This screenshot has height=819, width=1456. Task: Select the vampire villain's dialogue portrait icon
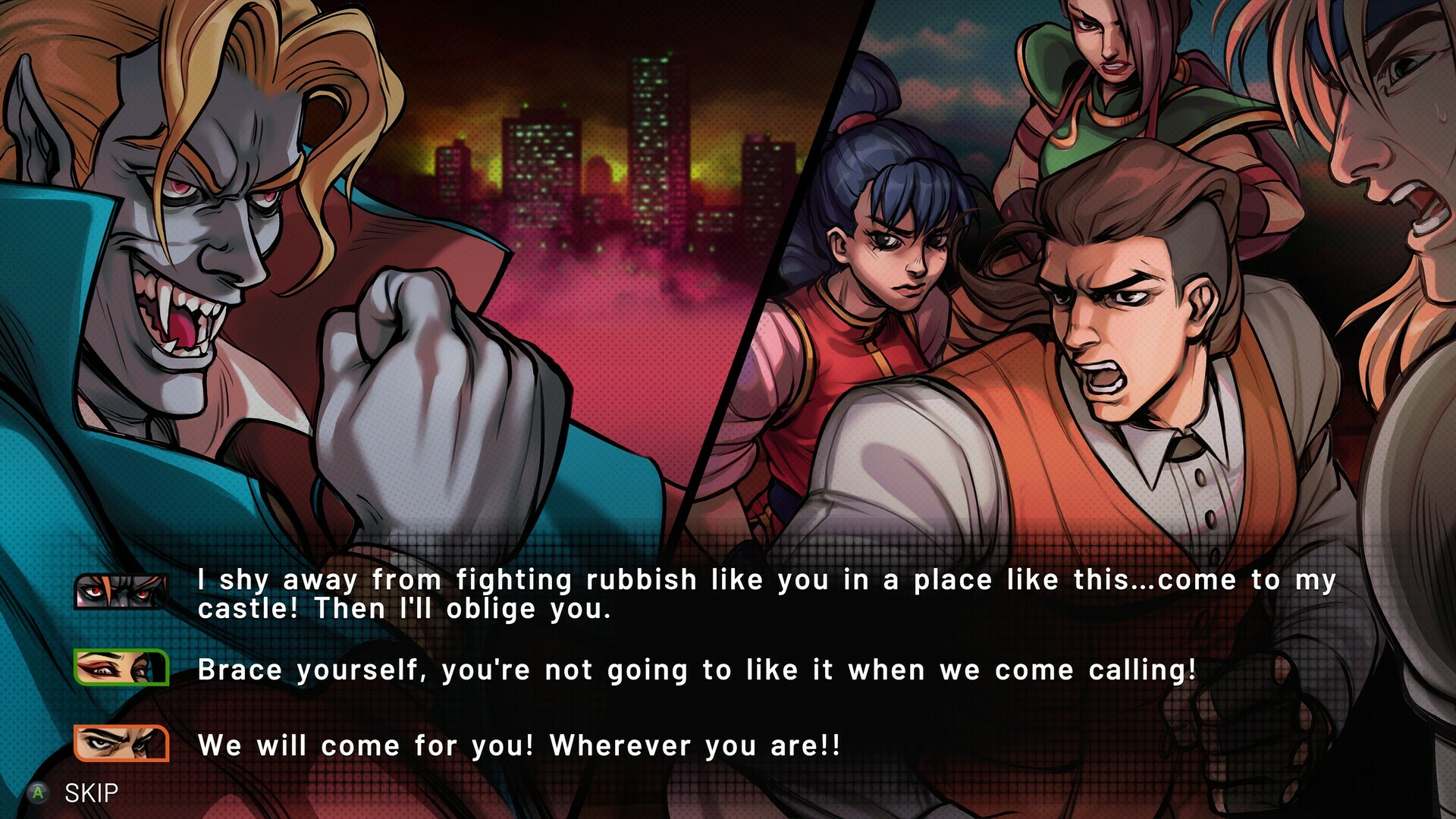121,591
